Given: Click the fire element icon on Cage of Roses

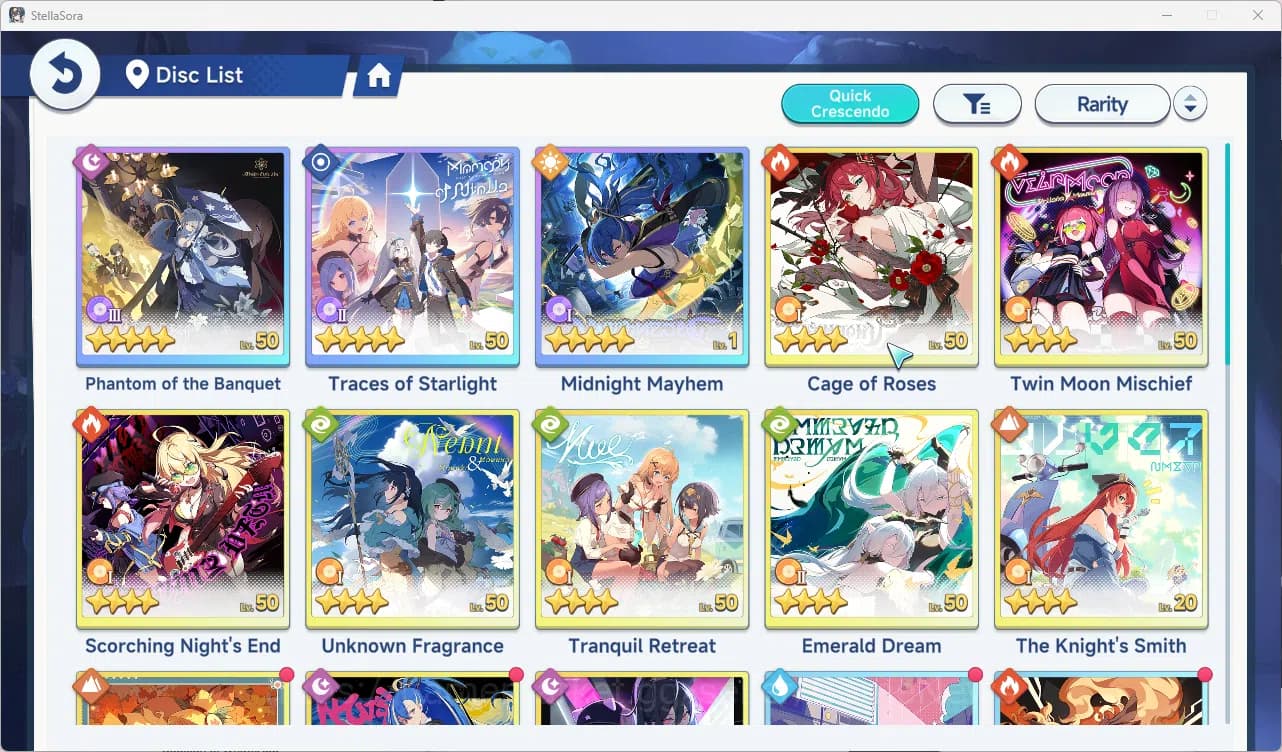Looking at the screenshot, I should pos(781,161).
